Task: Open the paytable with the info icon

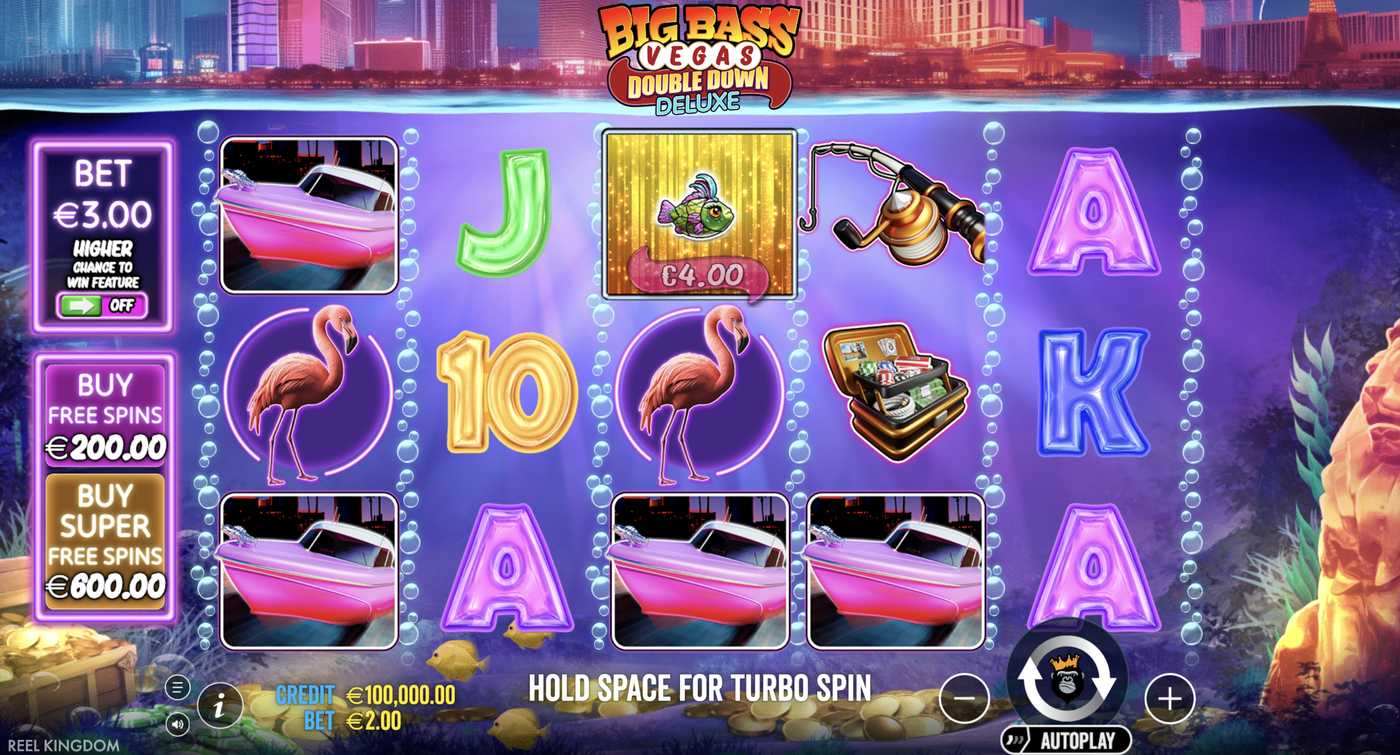Action: (218, 704)
